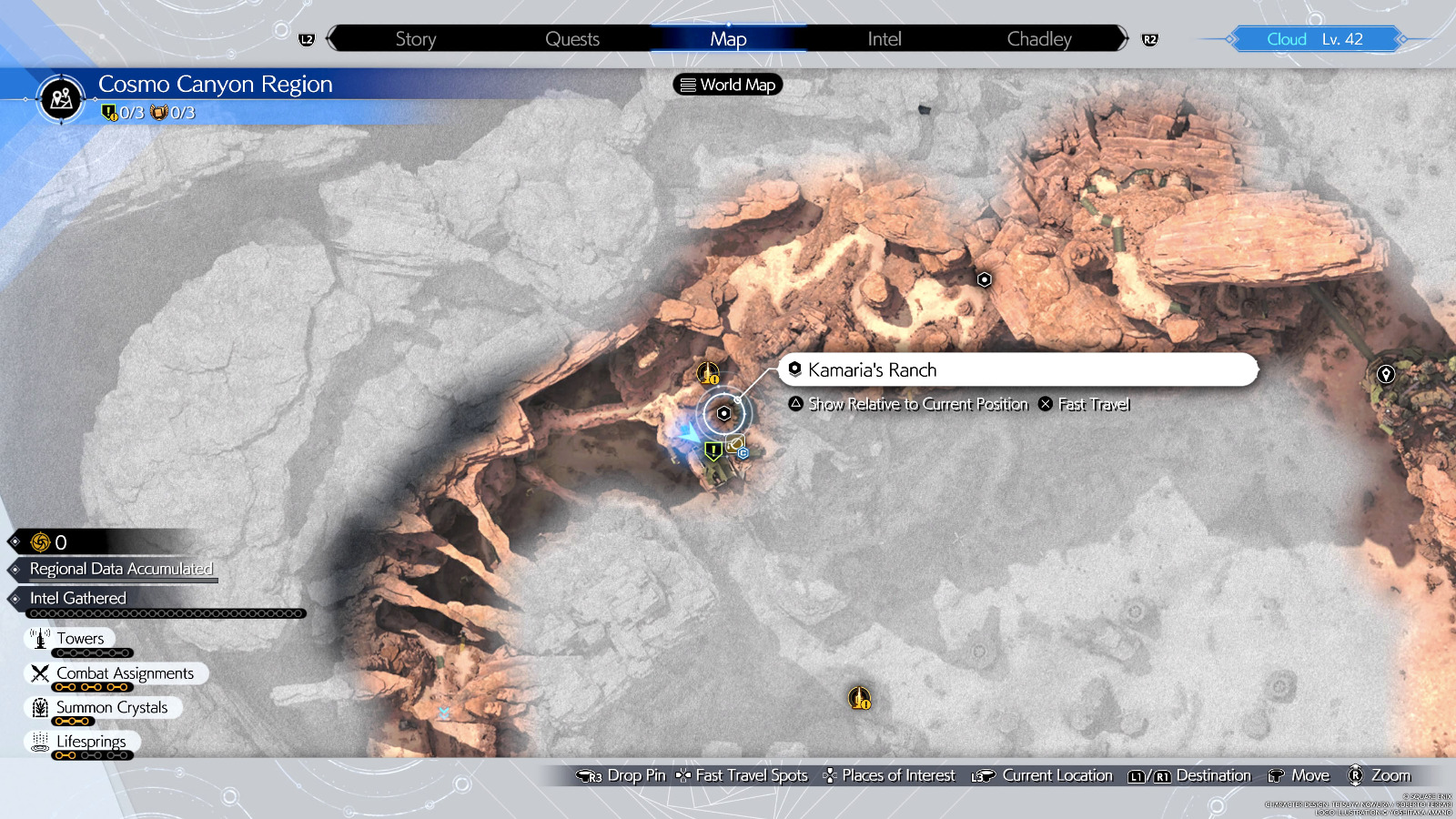Select the Combat Assignments intel category
Screen dimensions: 1456x819
point(125,673)
